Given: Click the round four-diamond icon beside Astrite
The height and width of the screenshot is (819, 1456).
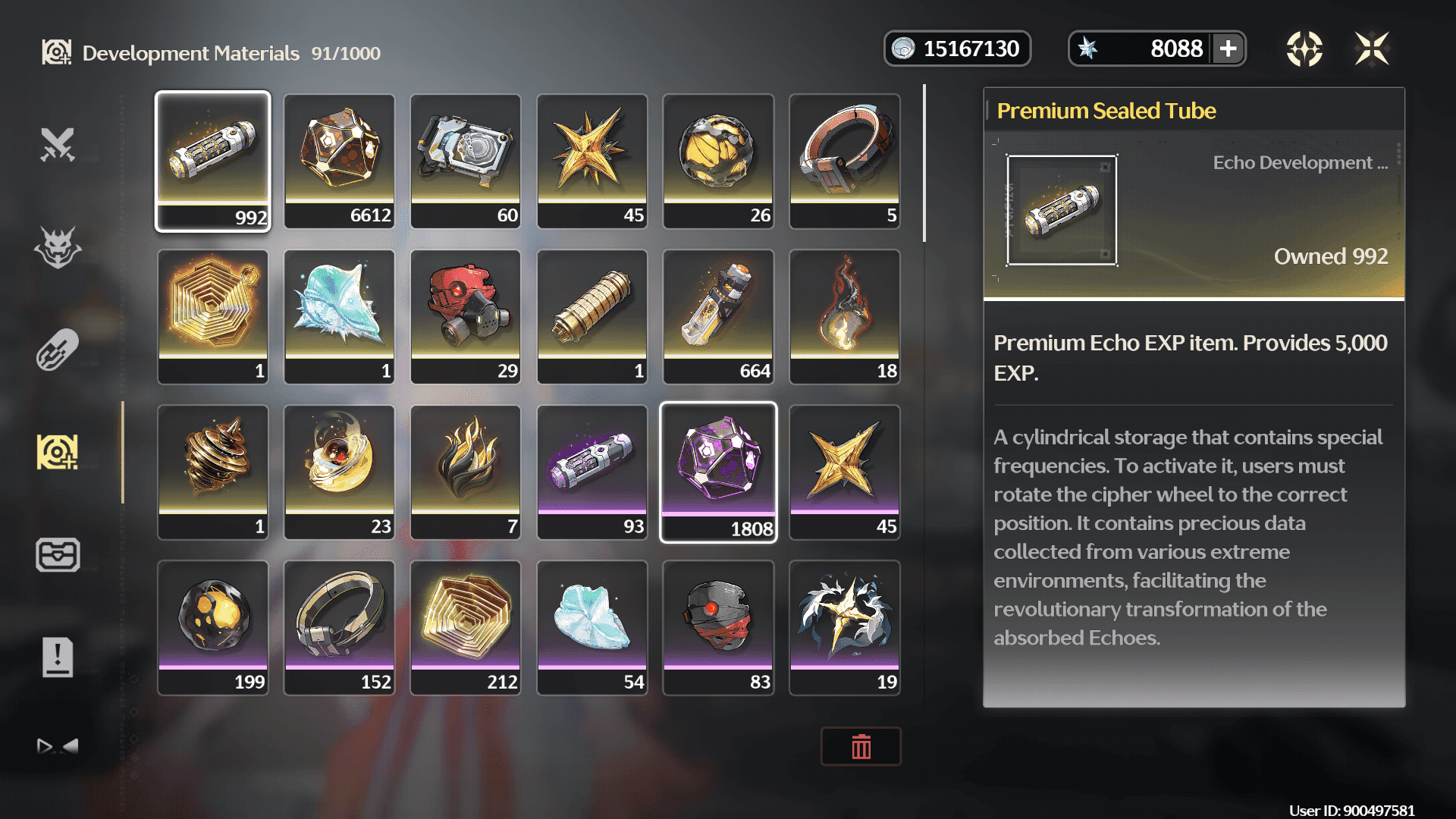Looking at the screenshot, I should (1304, 49).
